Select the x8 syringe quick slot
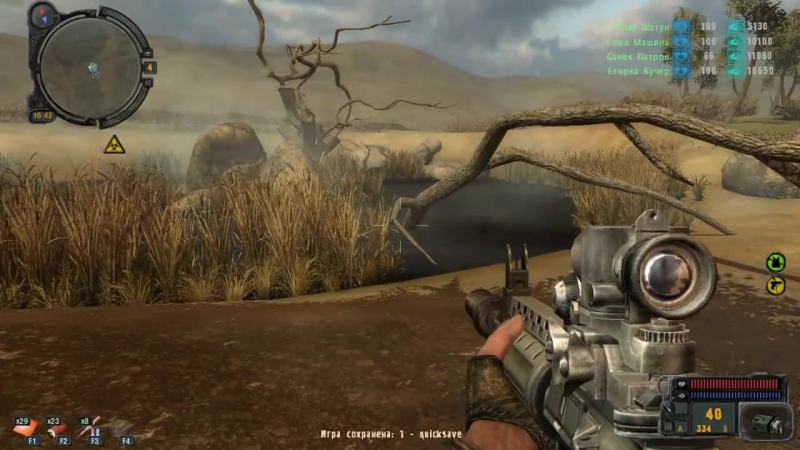Screen dimensions: 800x450 [x=90, y=429]
